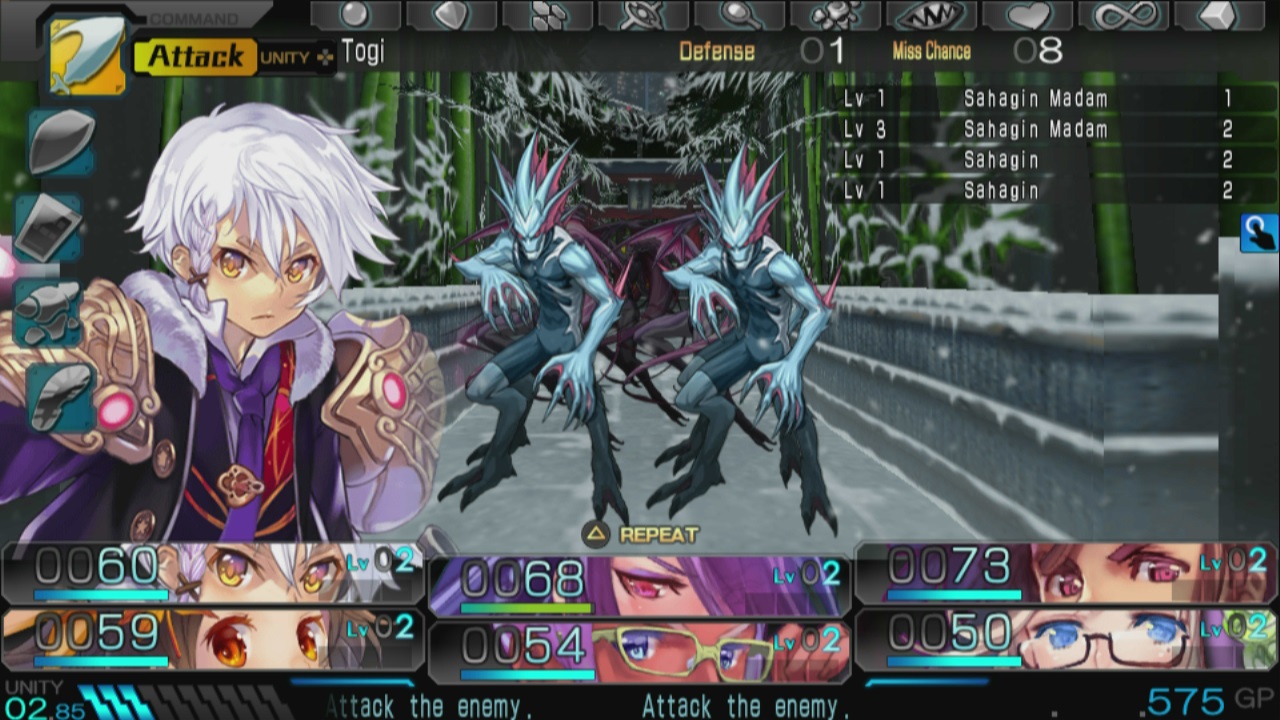Screen dimensions: 1280x720
Task: Select the cube icon at the top right
Action: point(1218,12)
